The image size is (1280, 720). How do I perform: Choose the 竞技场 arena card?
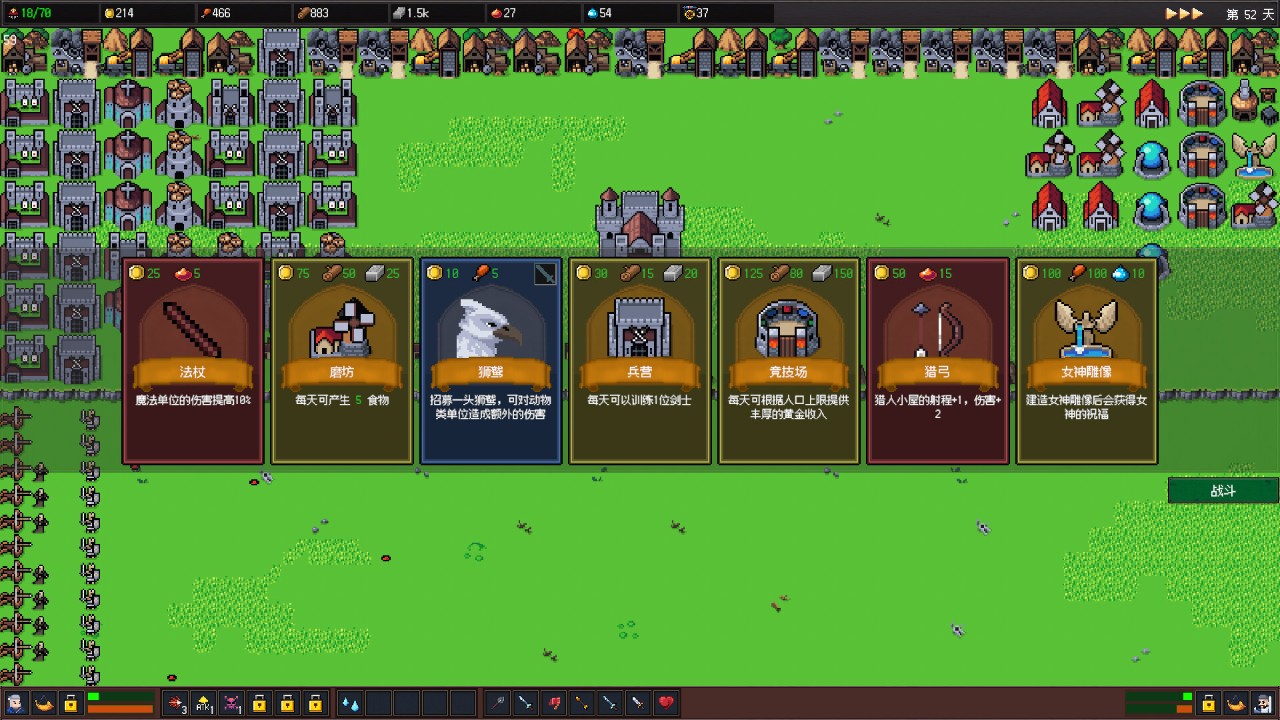[789, 361]
